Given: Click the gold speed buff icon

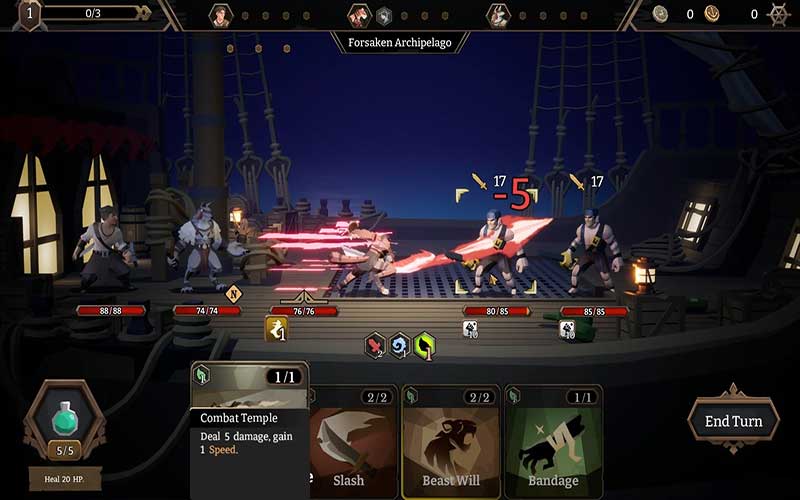Looking at the screenshot, I should (276, 328).
